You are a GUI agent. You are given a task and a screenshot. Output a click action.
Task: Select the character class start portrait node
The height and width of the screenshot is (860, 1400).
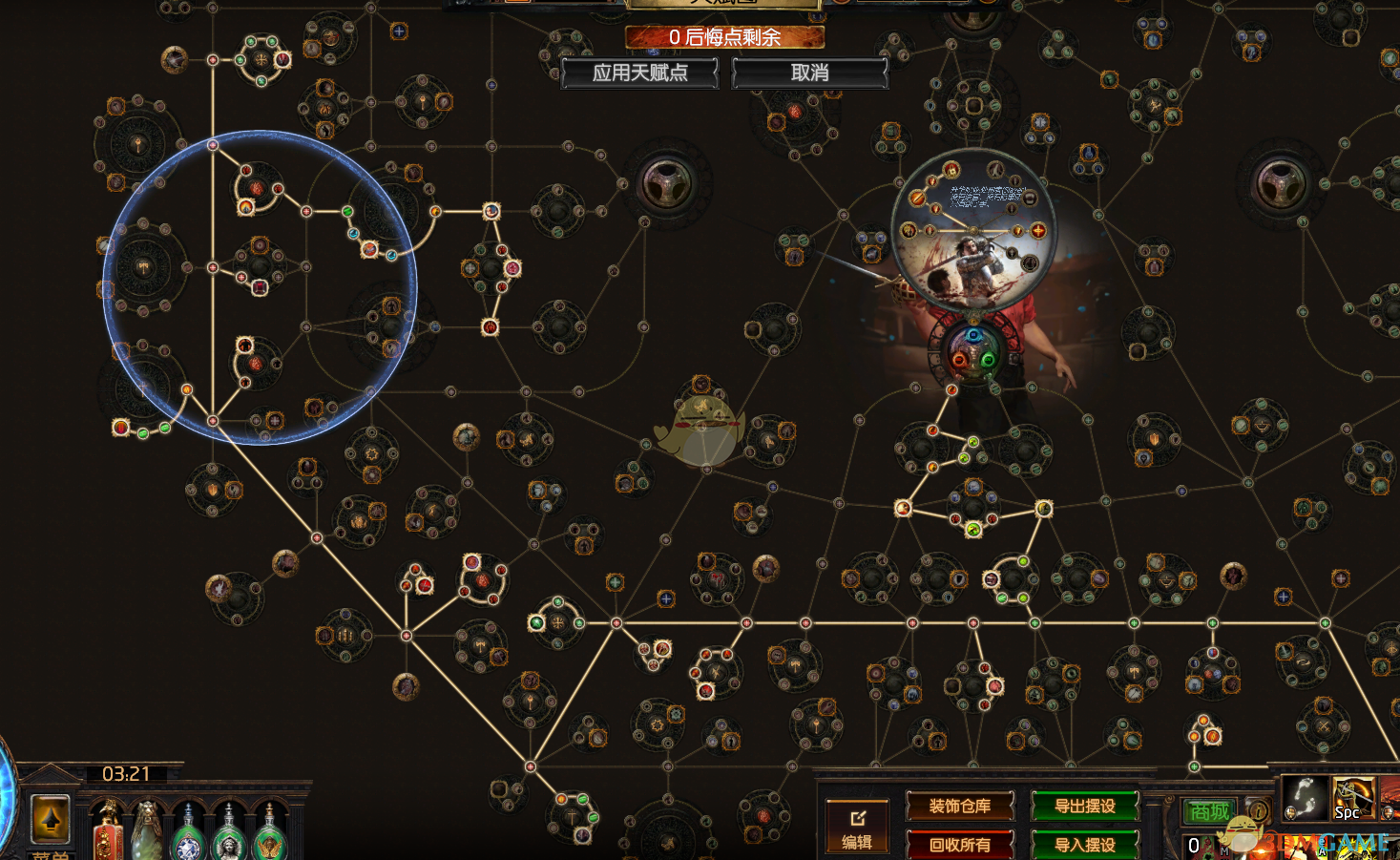(973, 234)
